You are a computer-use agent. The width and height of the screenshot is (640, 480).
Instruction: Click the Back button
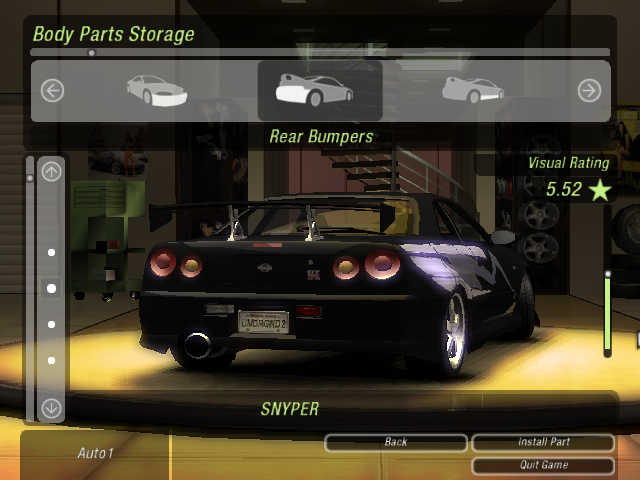pyautogui.click(x=396, y=442)
